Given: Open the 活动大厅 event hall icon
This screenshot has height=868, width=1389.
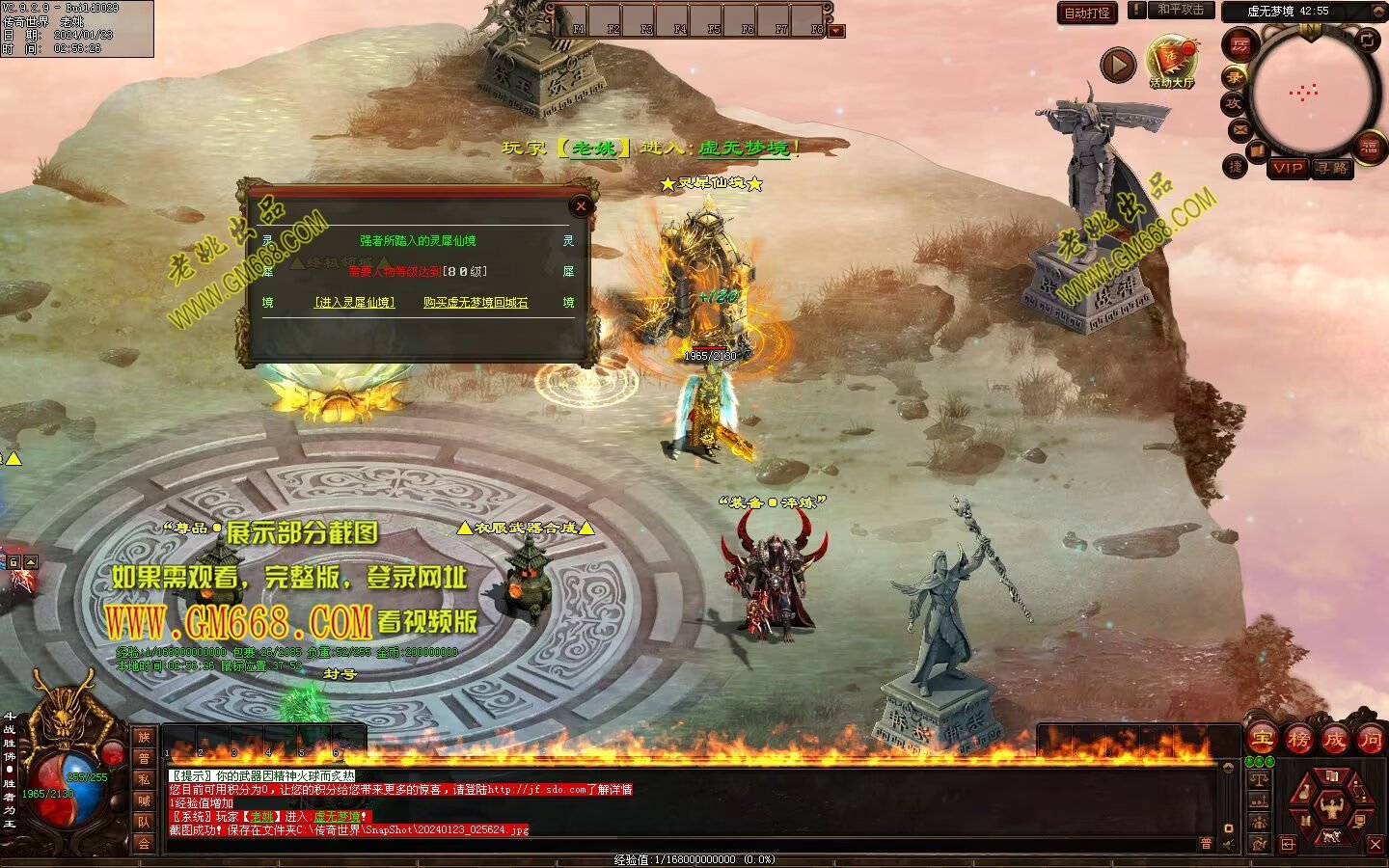Looking at the screenshot, I should [1171, 61].
